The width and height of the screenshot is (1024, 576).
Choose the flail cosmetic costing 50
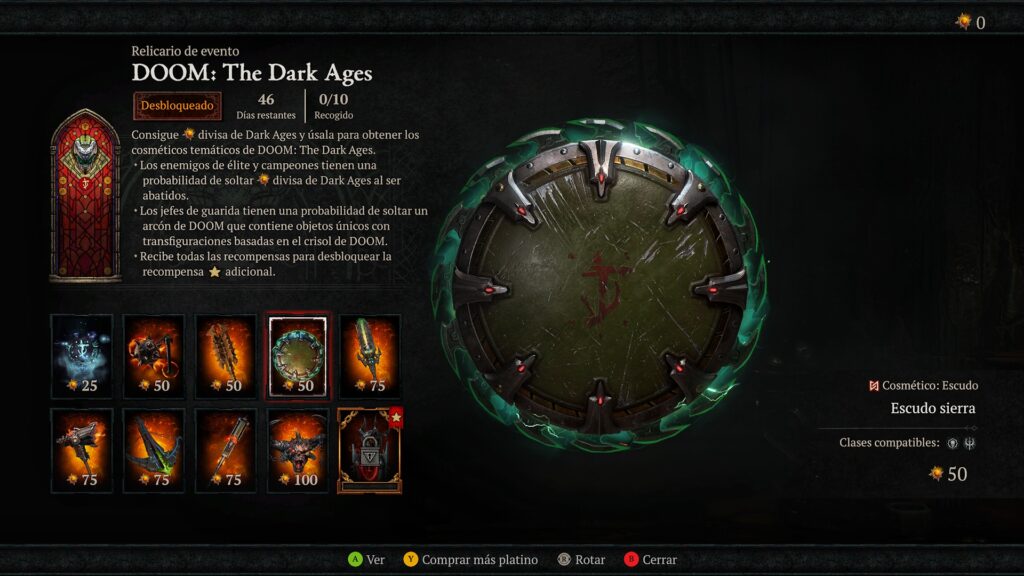tap(154, 356)
